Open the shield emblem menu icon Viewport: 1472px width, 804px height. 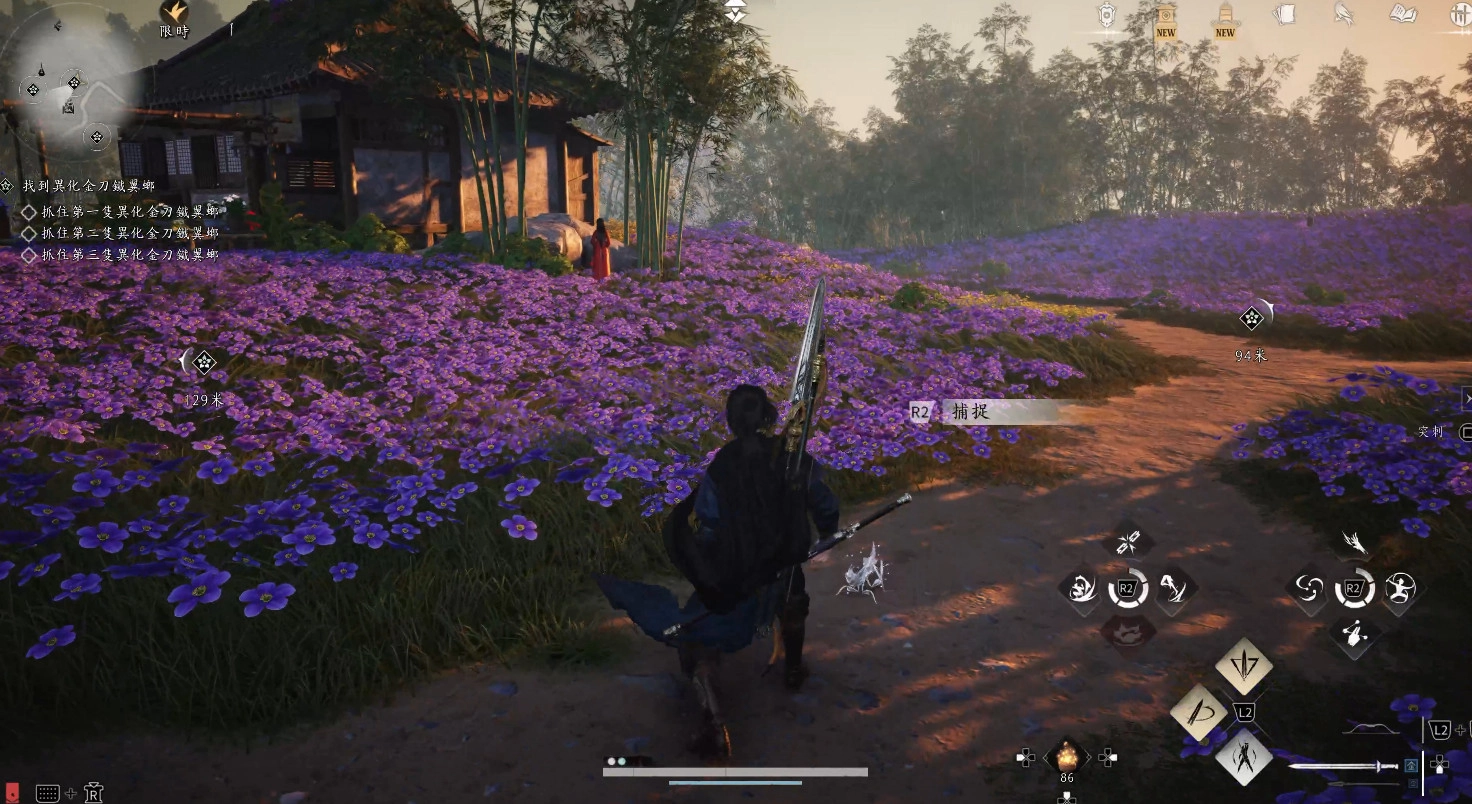(x=1106, y=14)
